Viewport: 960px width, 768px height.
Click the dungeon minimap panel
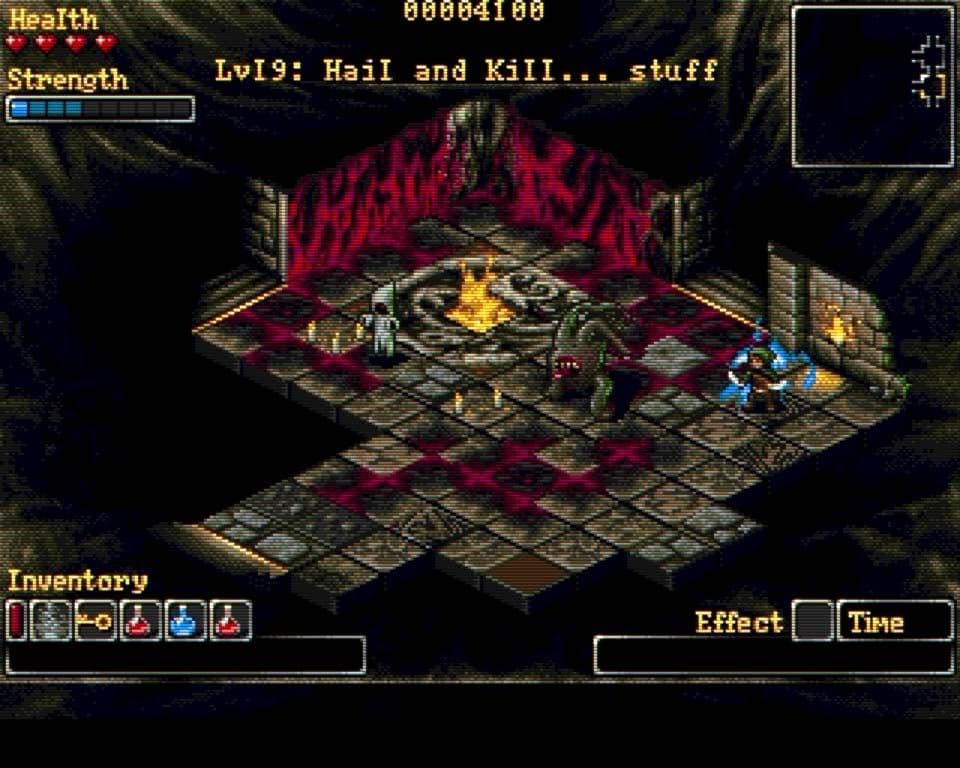873,86
